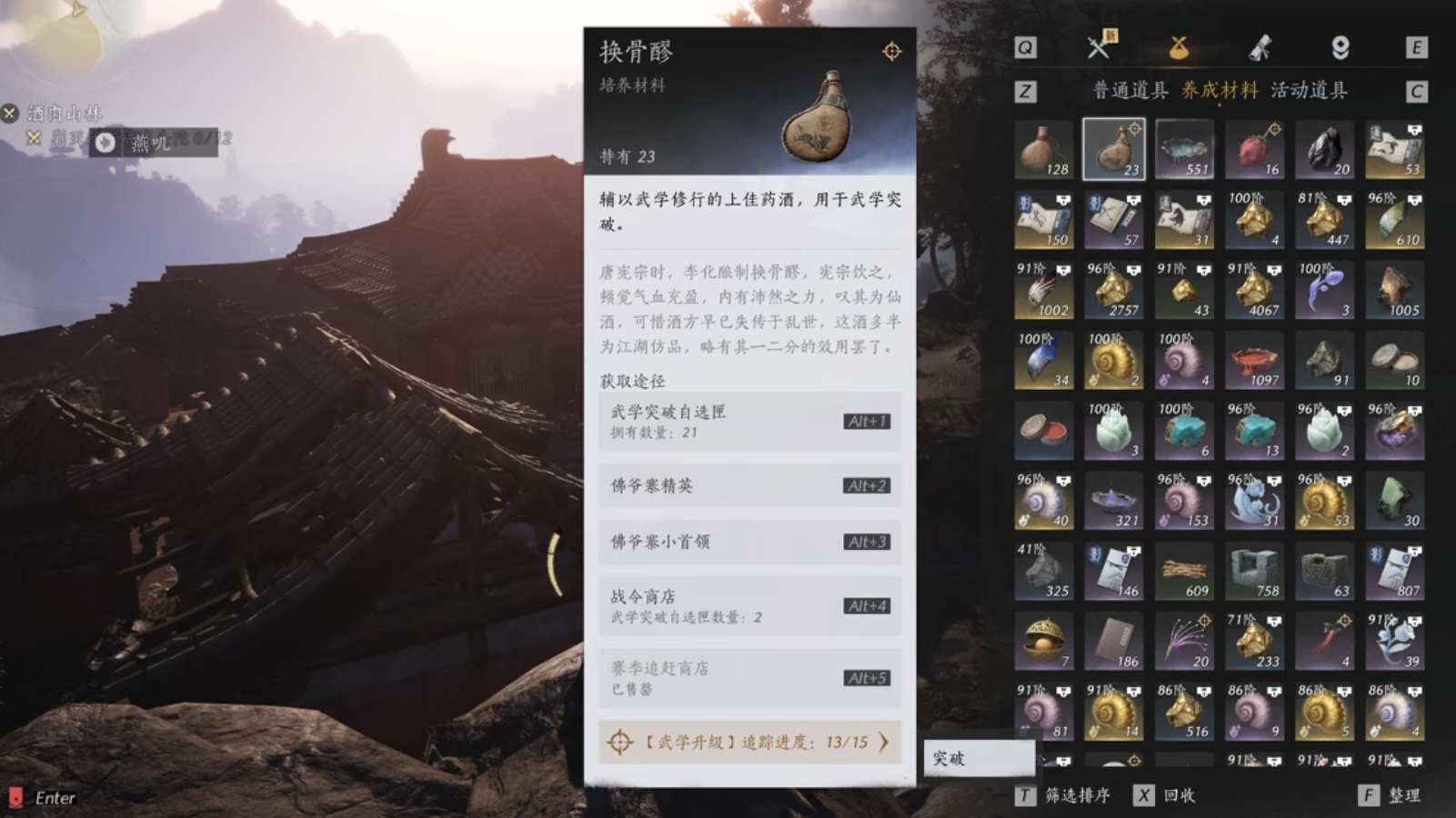Image resolution: width=1456 pixels, height=818 pixels.
Task: Select the highlighted 换骨醪 flask thumbnail in grid
Action: (x=1114, y=150)
